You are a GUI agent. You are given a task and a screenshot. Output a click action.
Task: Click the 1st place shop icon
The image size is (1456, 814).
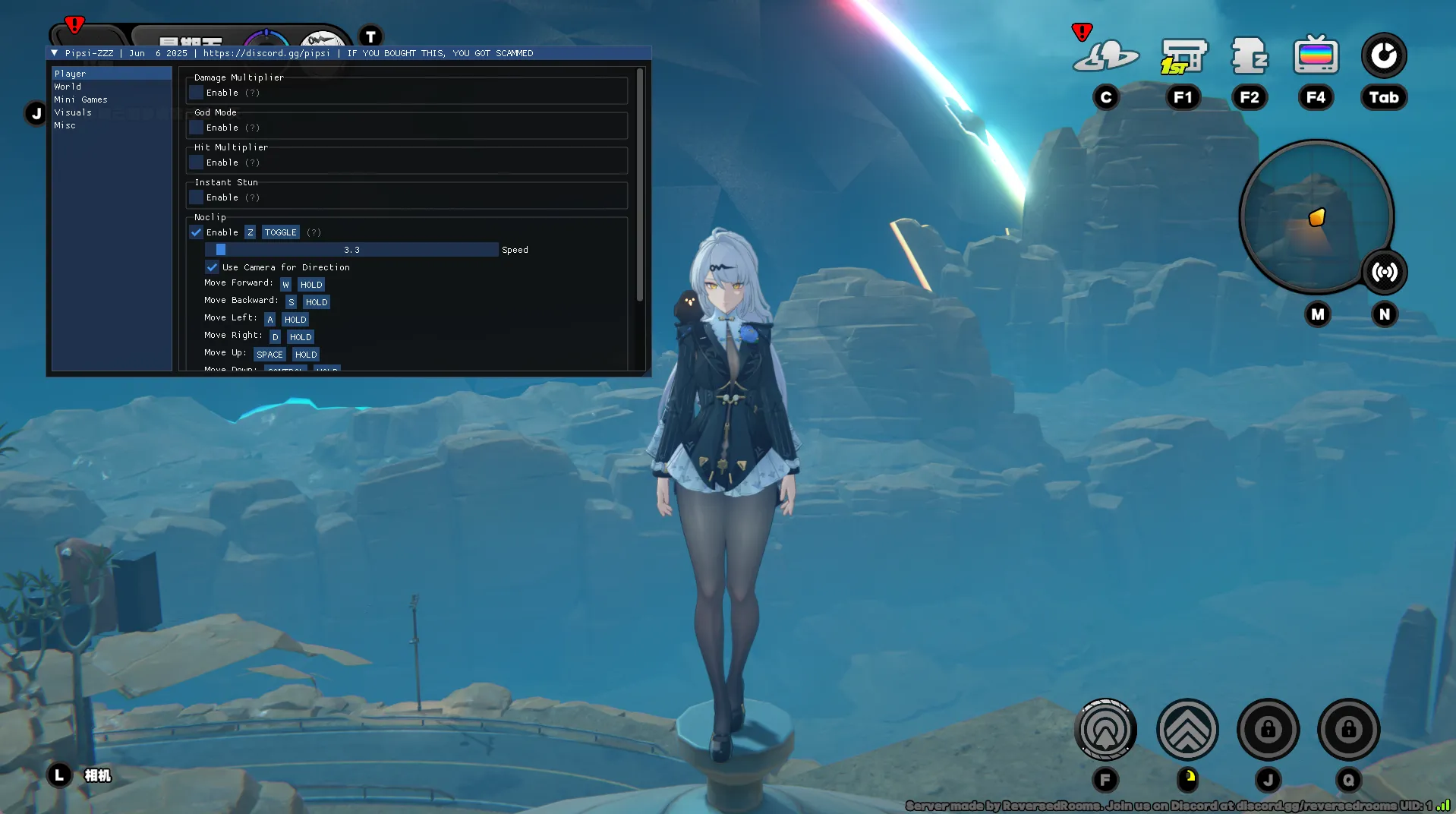pos(1183,56)
